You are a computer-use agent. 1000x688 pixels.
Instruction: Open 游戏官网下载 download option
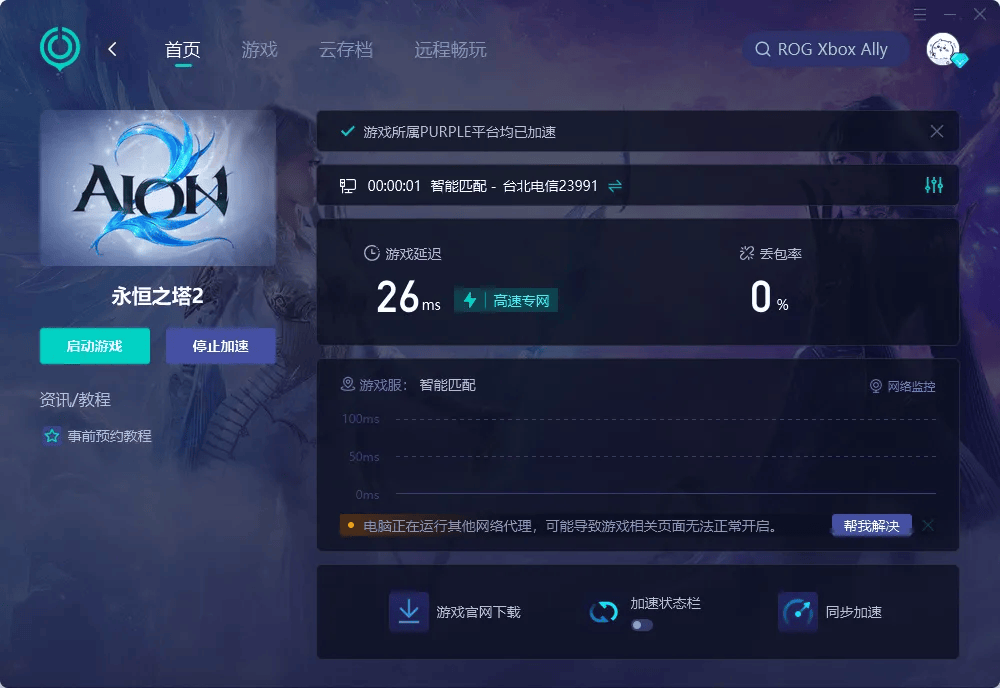pyautogui.click(x=456, y=612)
